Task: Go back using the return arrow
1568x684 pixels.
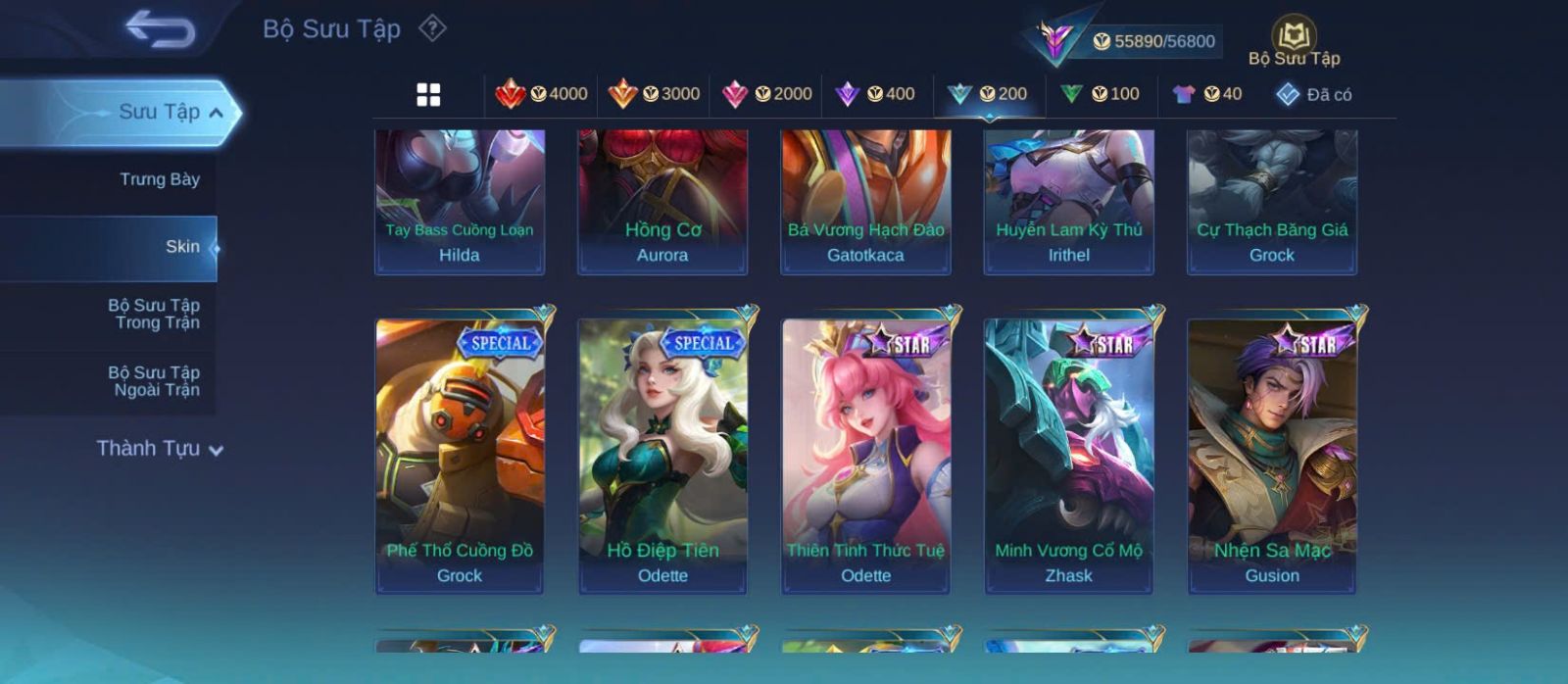Action: coord(160,29)
